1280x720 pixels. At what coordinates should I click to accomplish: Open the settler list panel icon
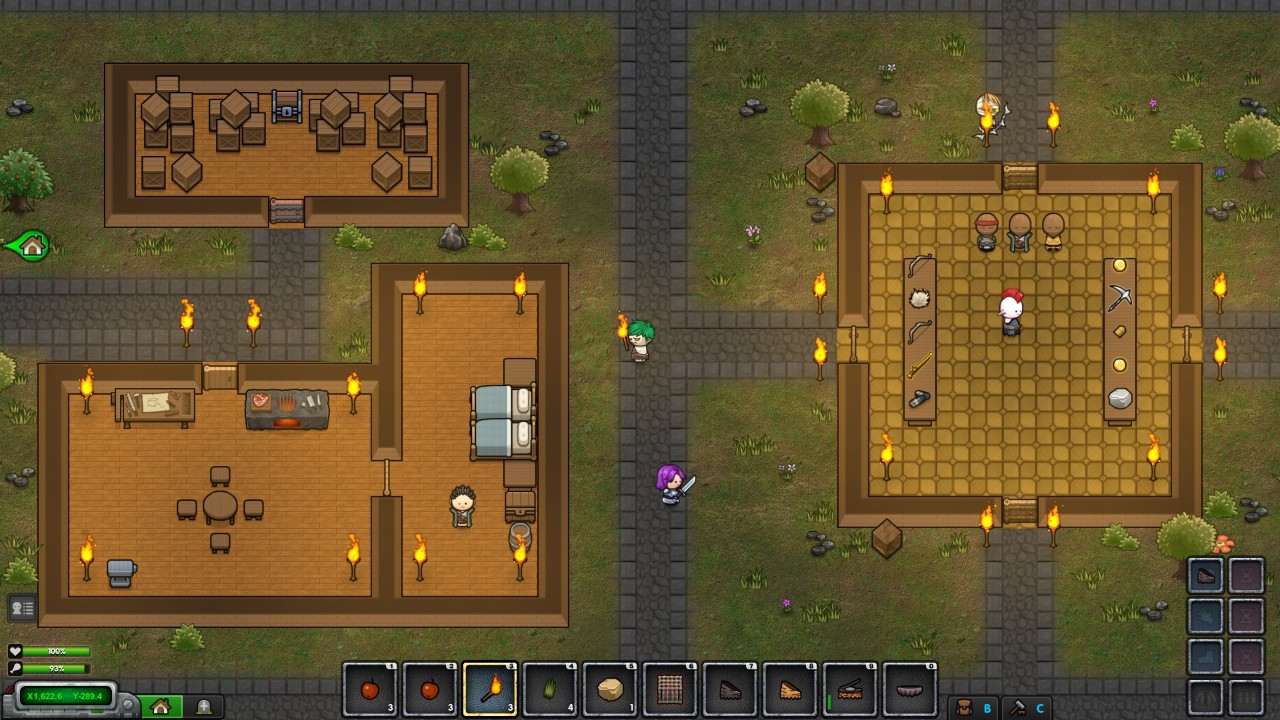(x=22, y=607)
